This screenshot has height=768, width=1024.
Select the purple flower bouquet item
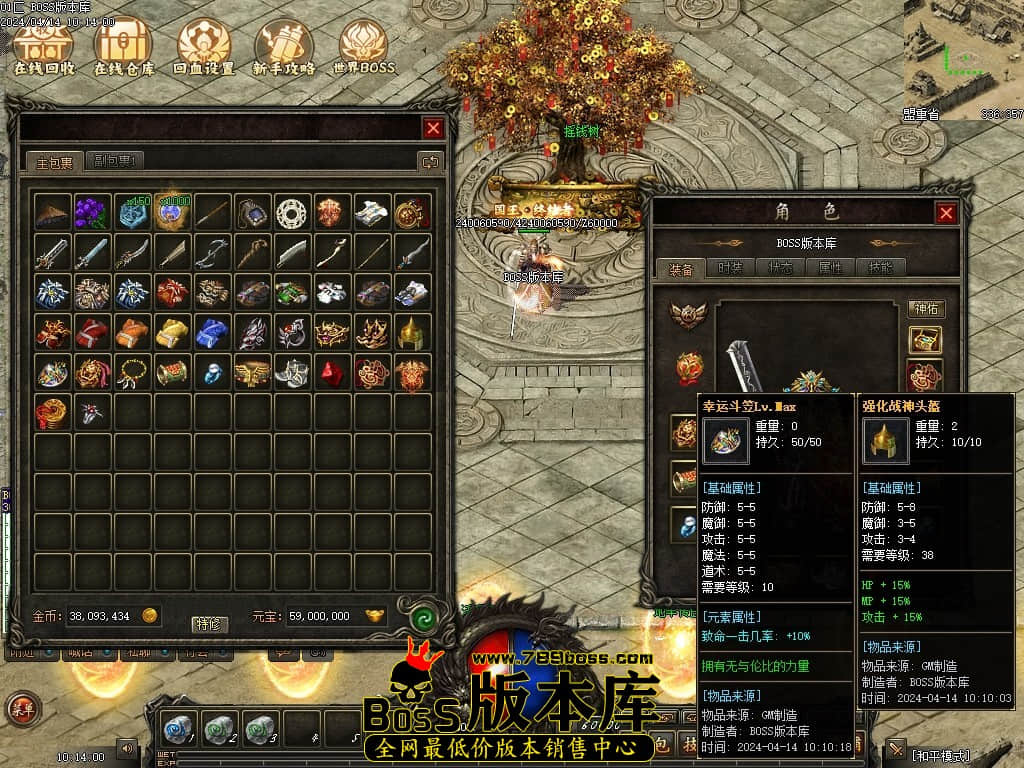point(93,212)
